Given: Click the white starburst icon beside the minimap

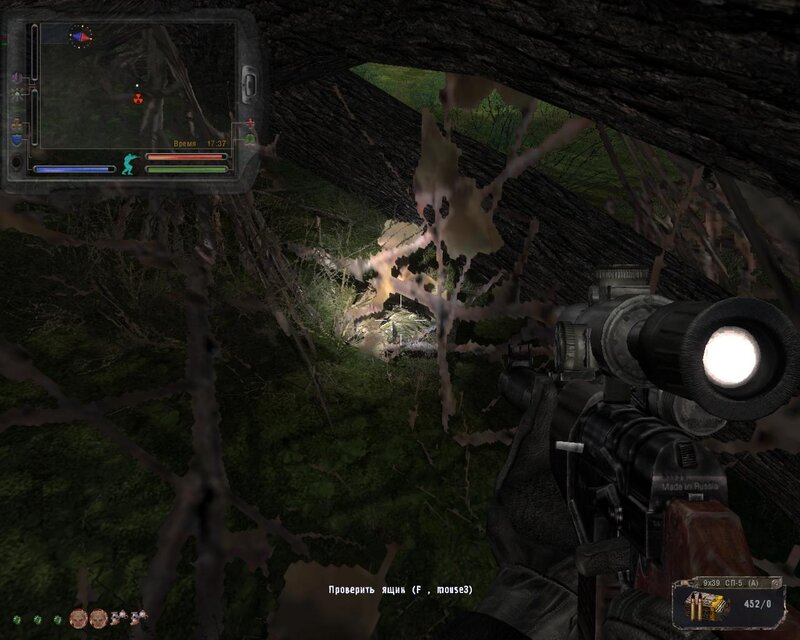Looking at the screenshot, I should pyautogui.click(x=17, y=95).
